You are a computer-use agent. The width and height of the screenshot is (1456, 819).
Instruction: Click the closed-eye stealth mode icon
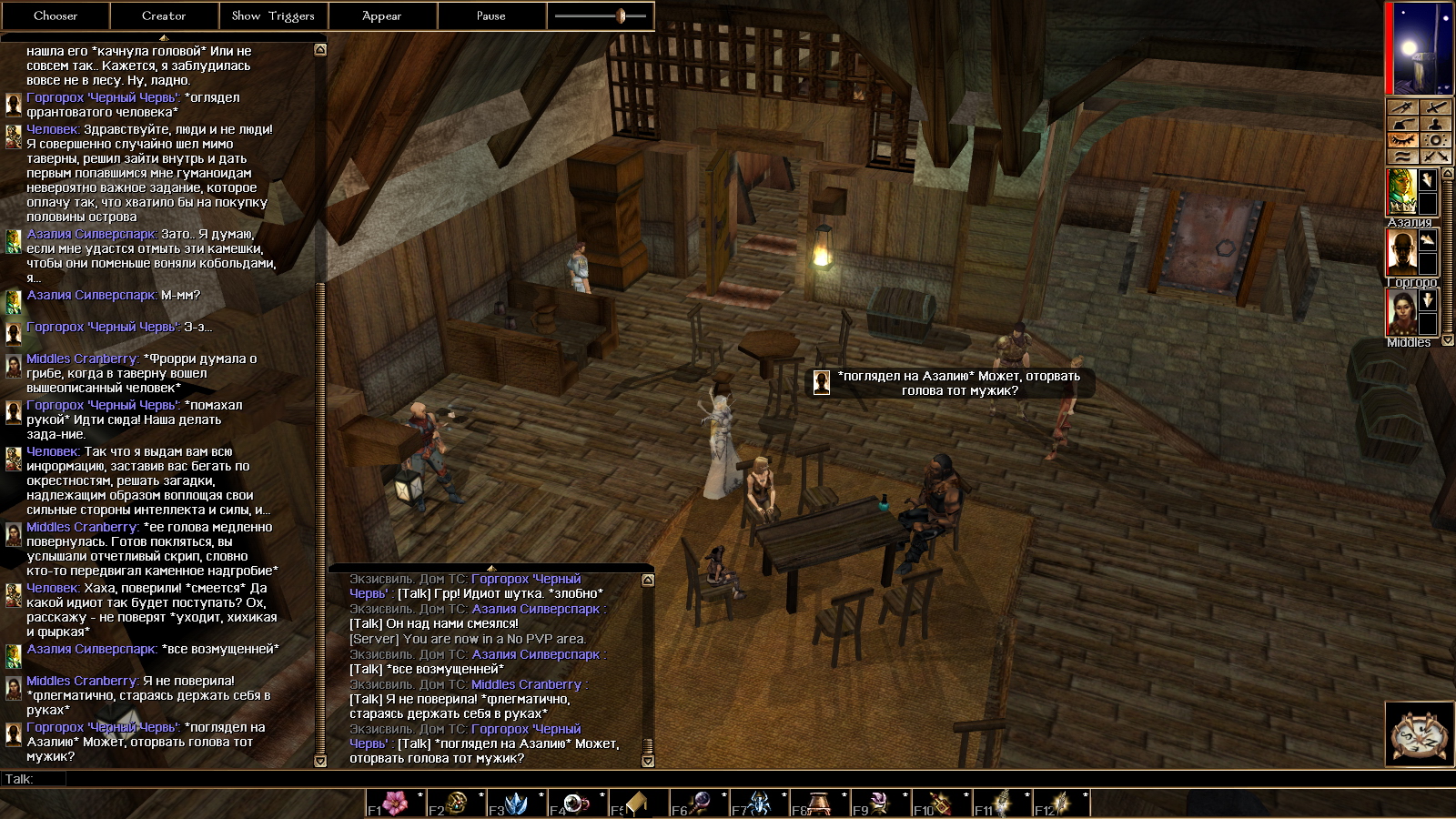tap(1402, 140)
